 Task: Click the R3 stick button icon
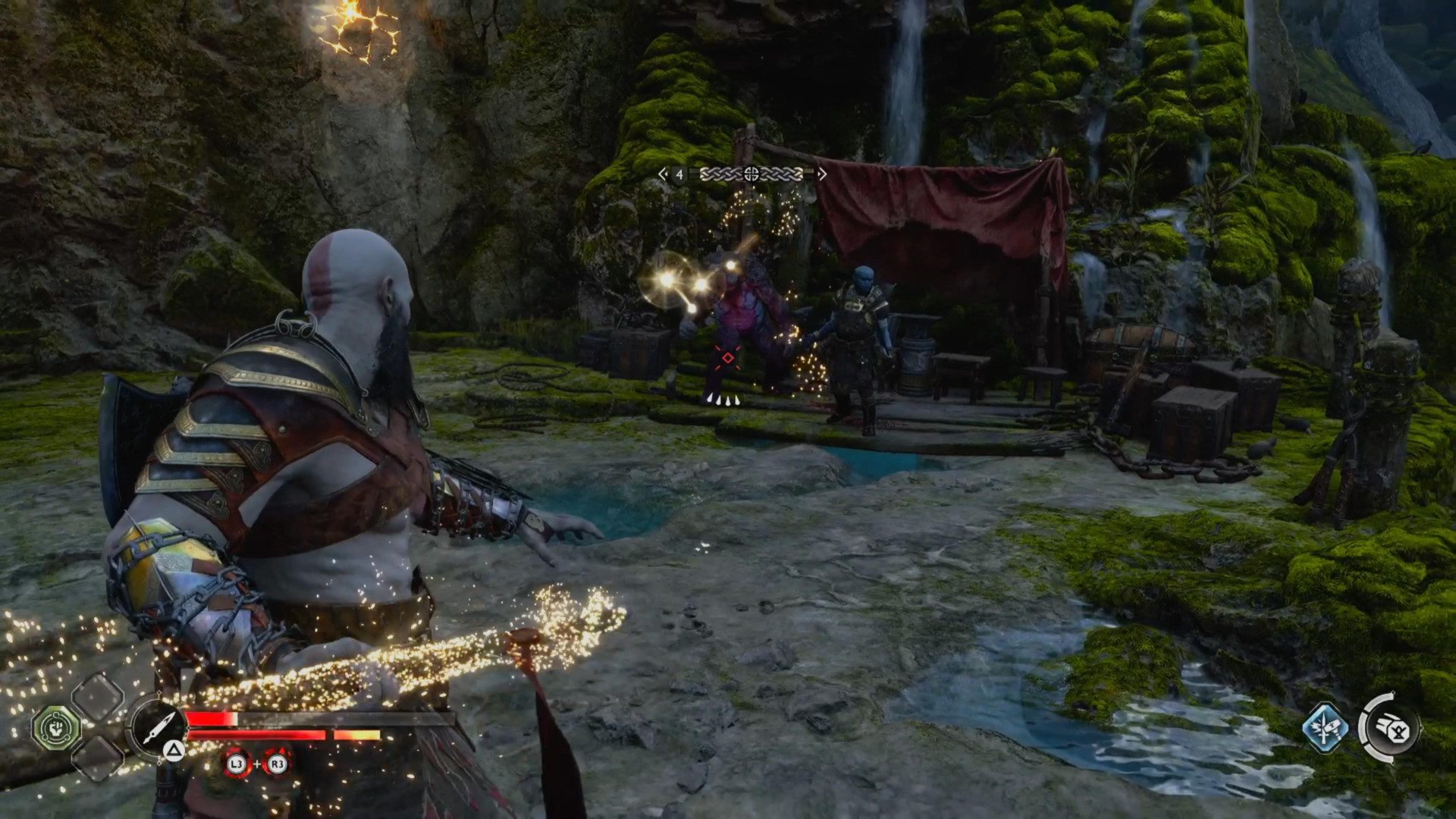click(x=277, y=764)
